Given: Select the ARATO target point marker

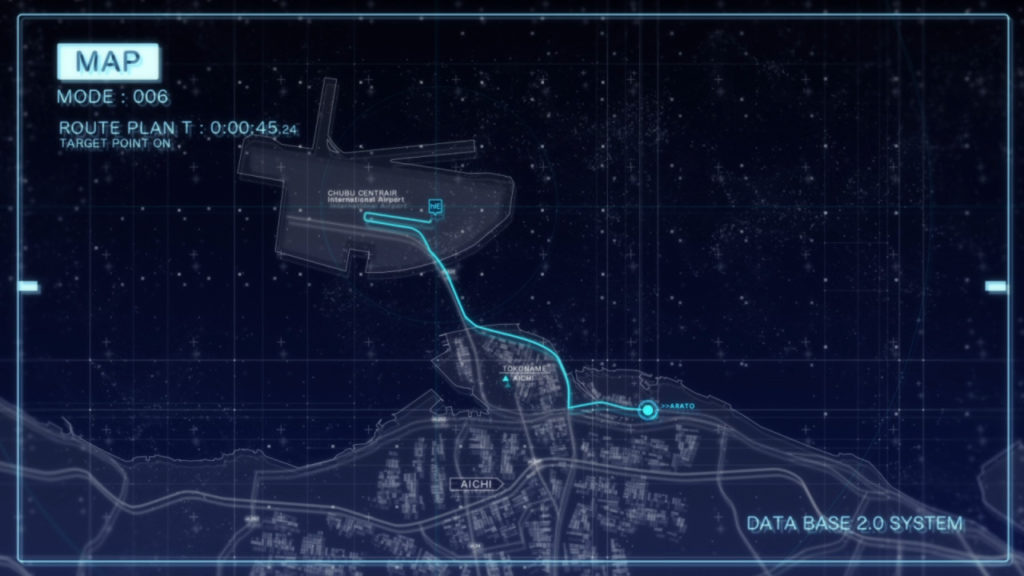Looking at the screenshot, I should 648,408.
